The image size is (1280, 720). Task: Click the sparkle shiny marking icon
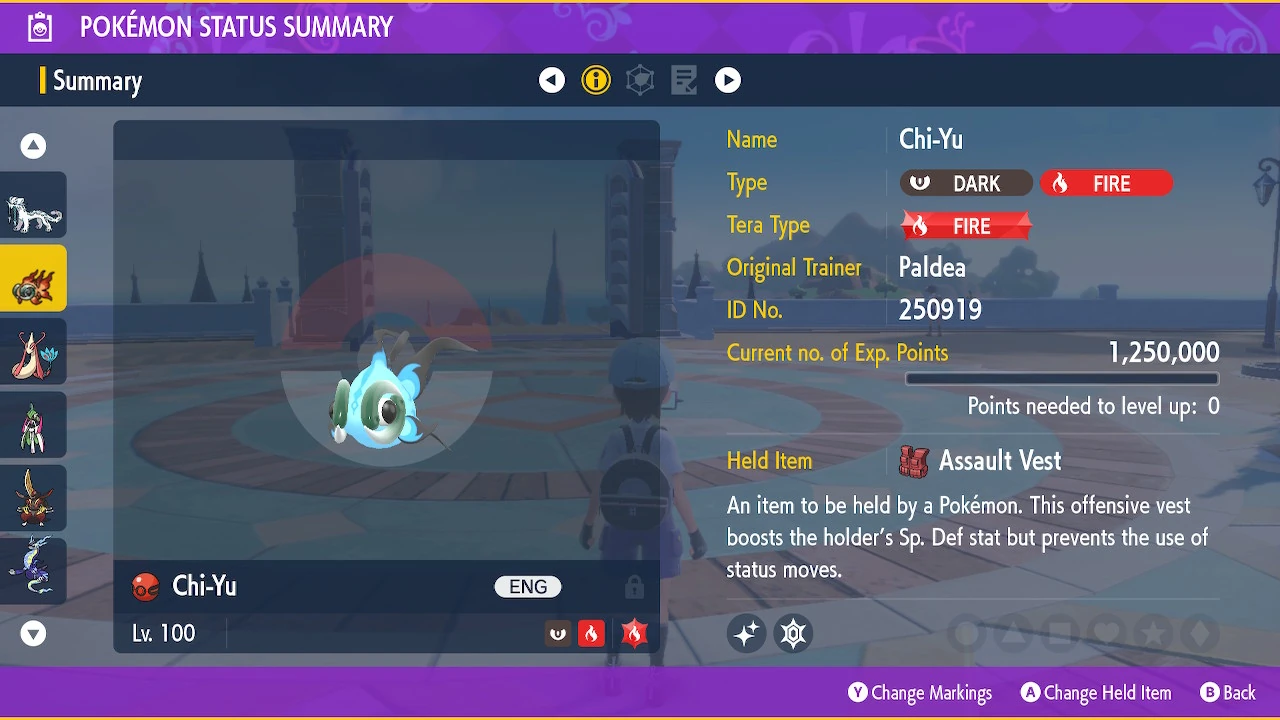tap(746, 633)
